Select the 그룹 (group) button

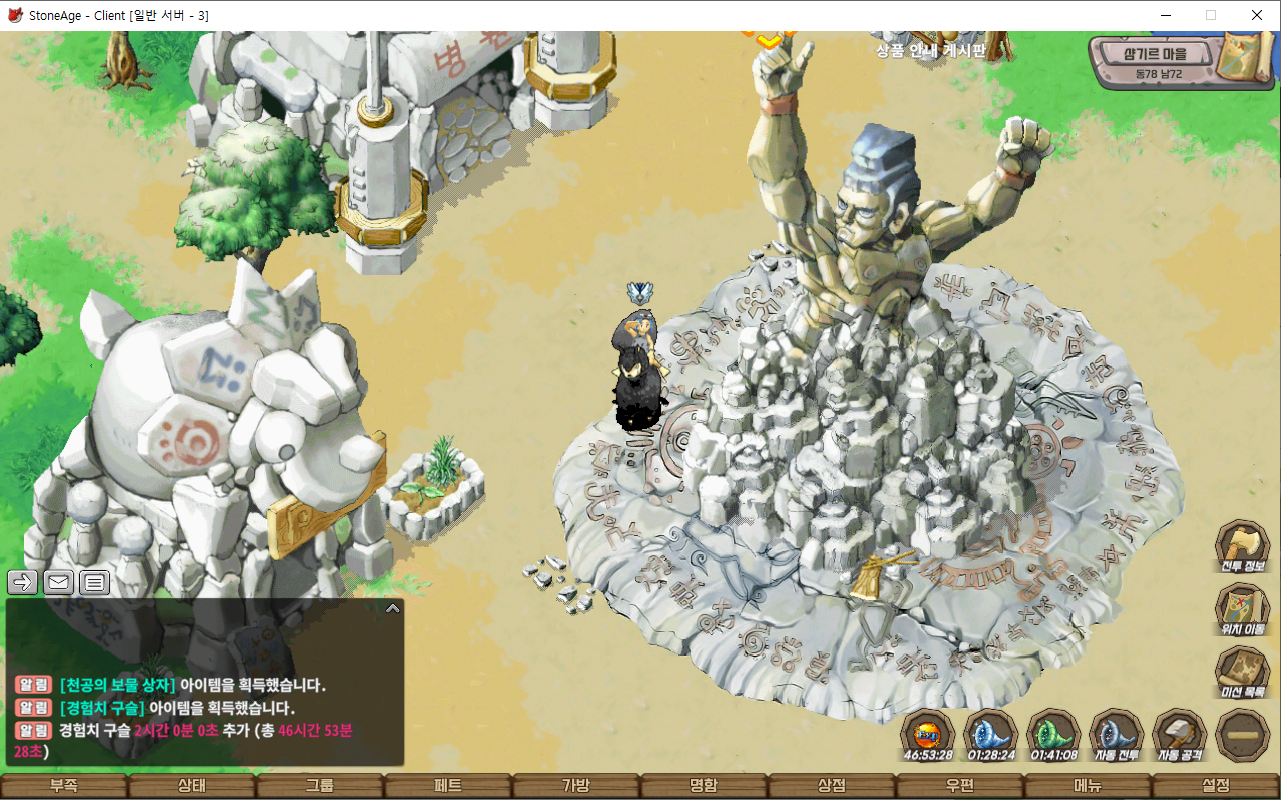pyautogui.click(x=320, y=786)
